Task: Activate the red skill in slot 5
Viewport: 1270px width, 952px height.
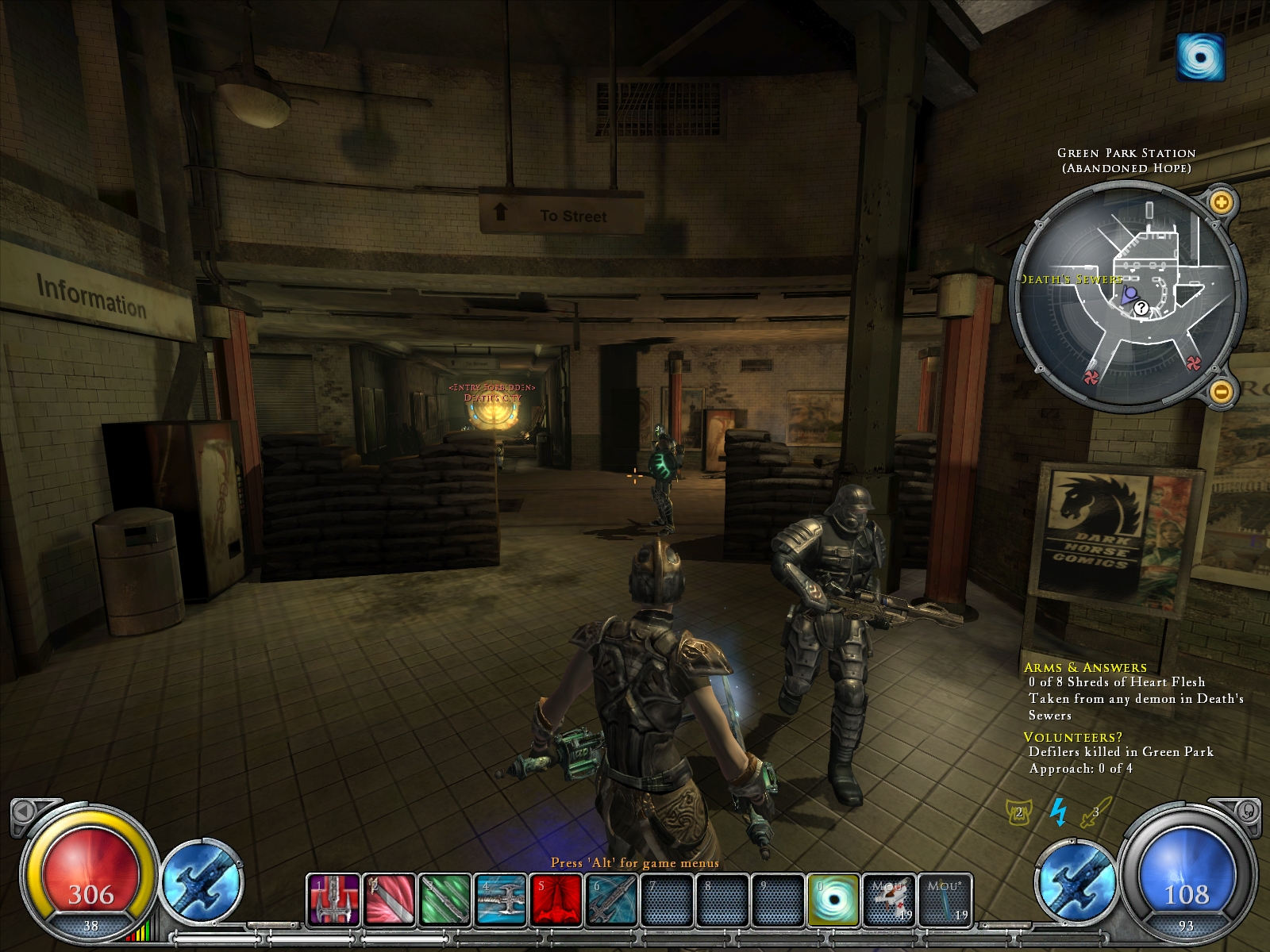Action: click(556, 900)
